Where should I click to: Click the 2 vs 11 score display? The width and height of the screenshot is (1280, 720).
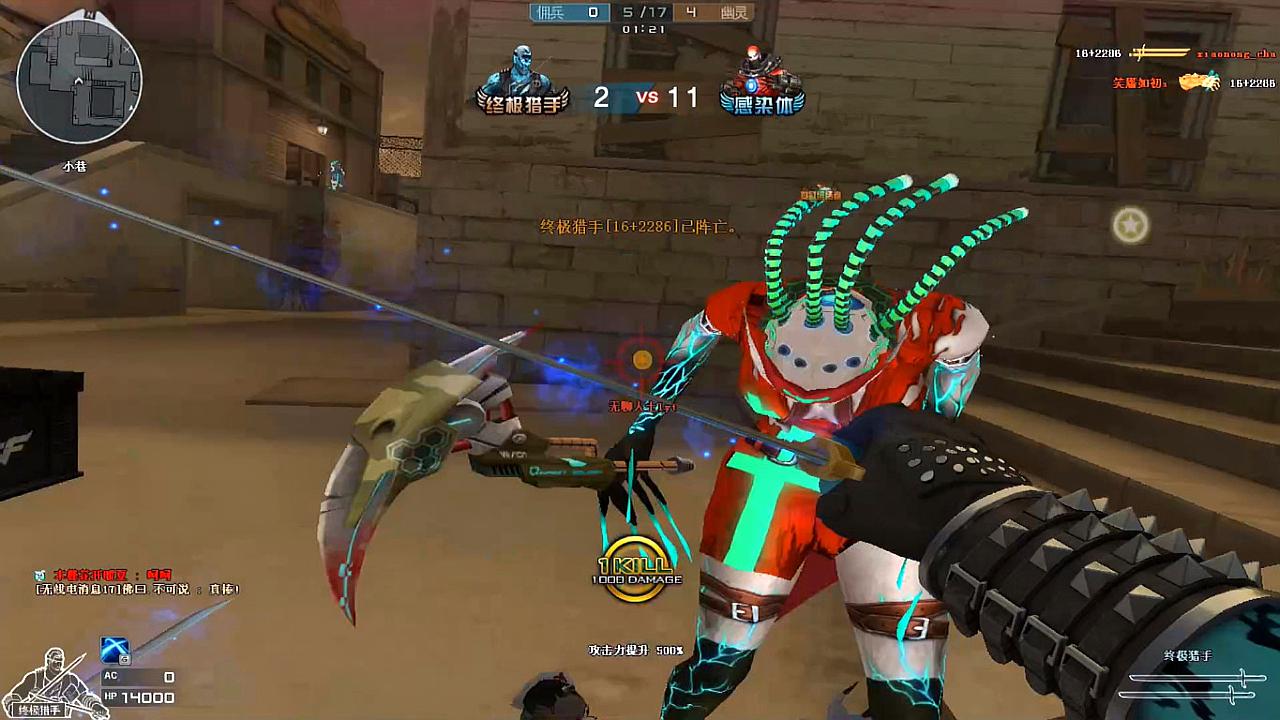pos(645,97)
